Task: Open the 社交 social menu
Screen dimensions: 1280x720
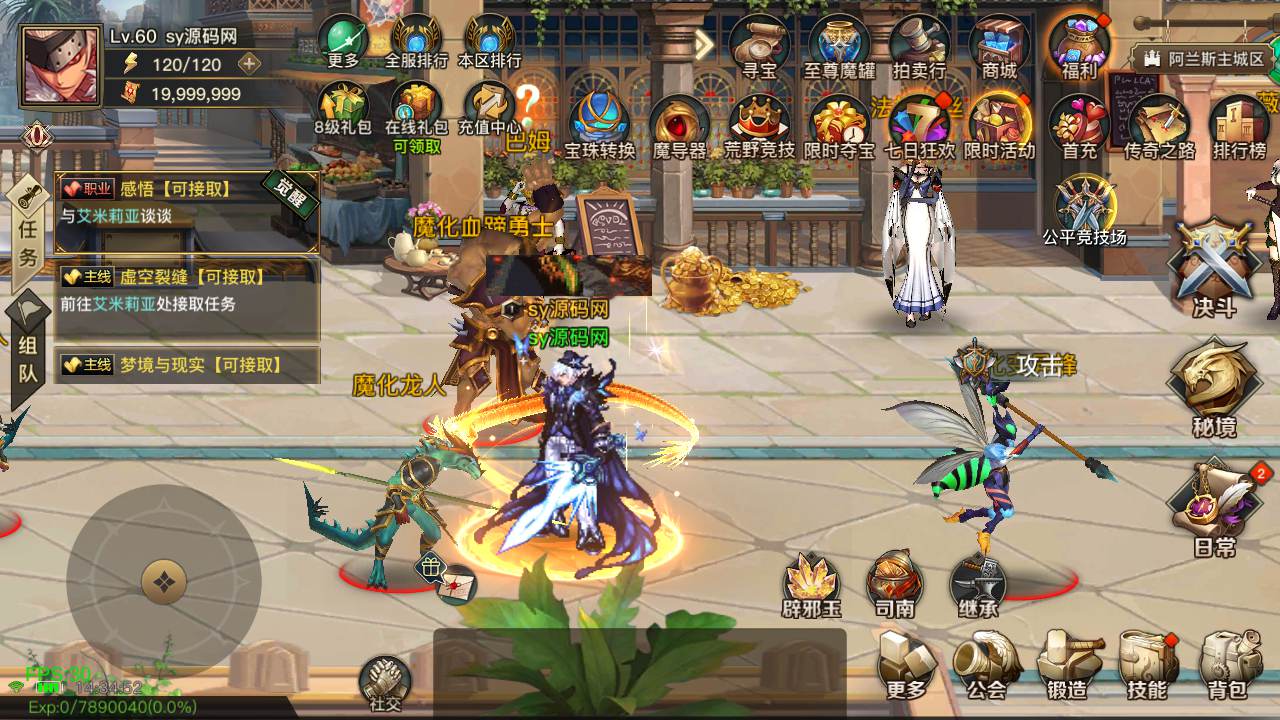Action: pyautogui.click(x=385, y=682)
